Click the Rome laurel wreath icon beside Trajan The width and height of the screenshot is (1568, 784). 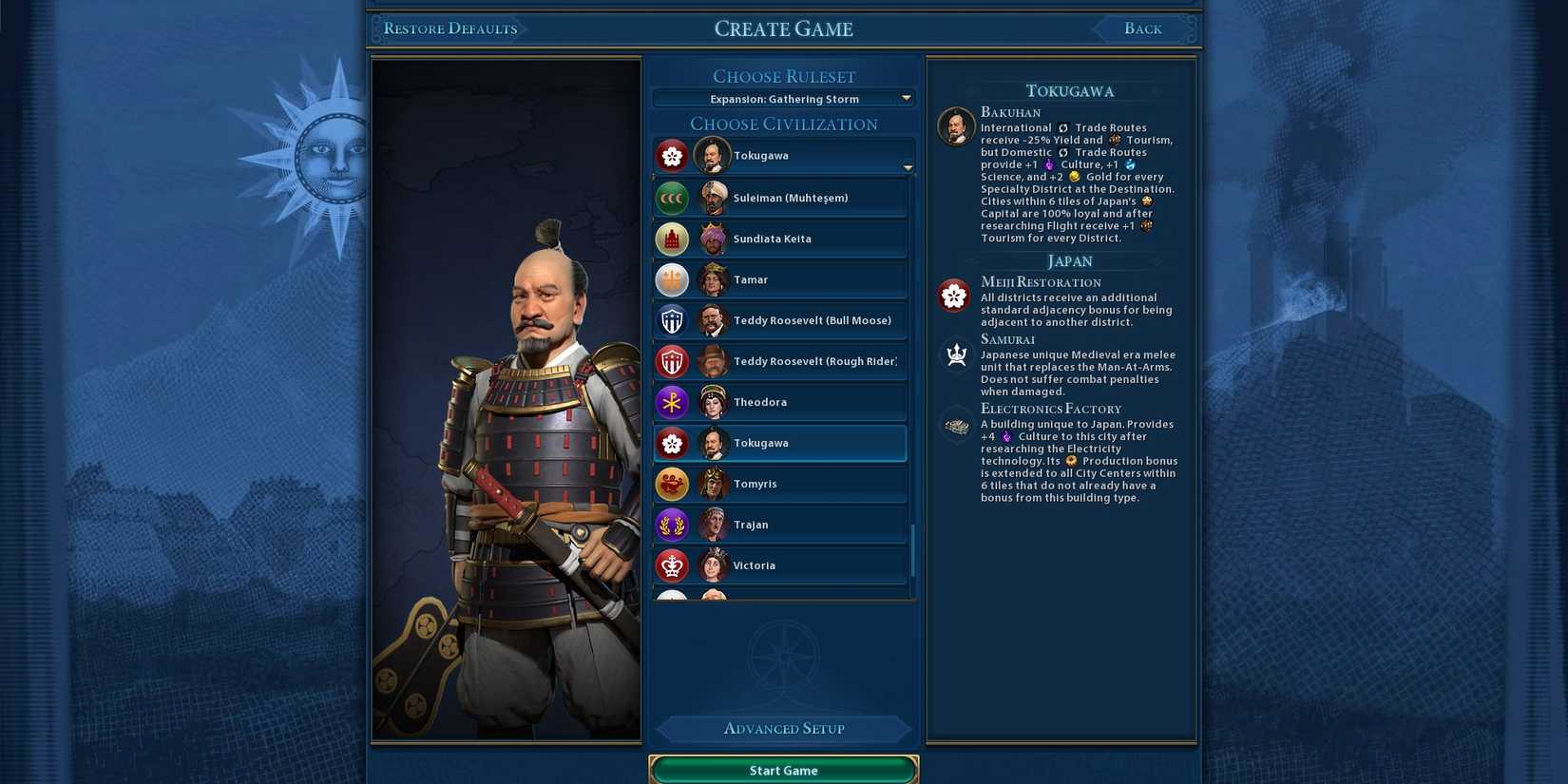click(673, 524)
